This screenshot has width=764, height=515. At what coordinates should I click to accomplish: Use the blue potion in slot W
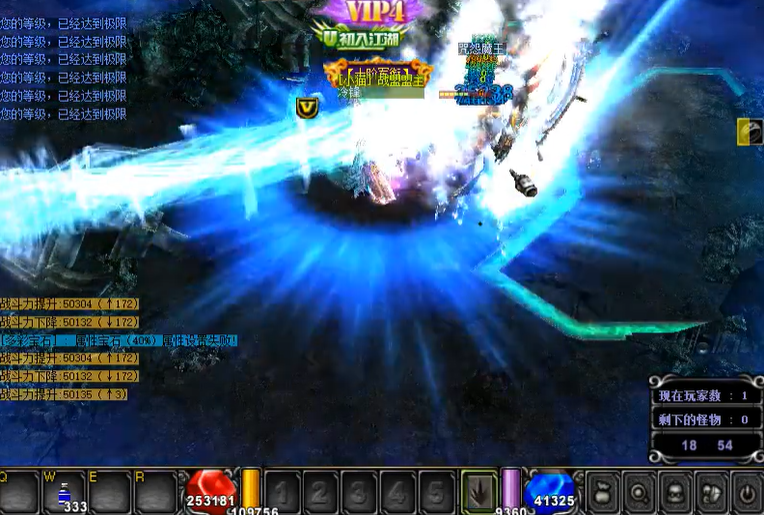coord(64,493)
